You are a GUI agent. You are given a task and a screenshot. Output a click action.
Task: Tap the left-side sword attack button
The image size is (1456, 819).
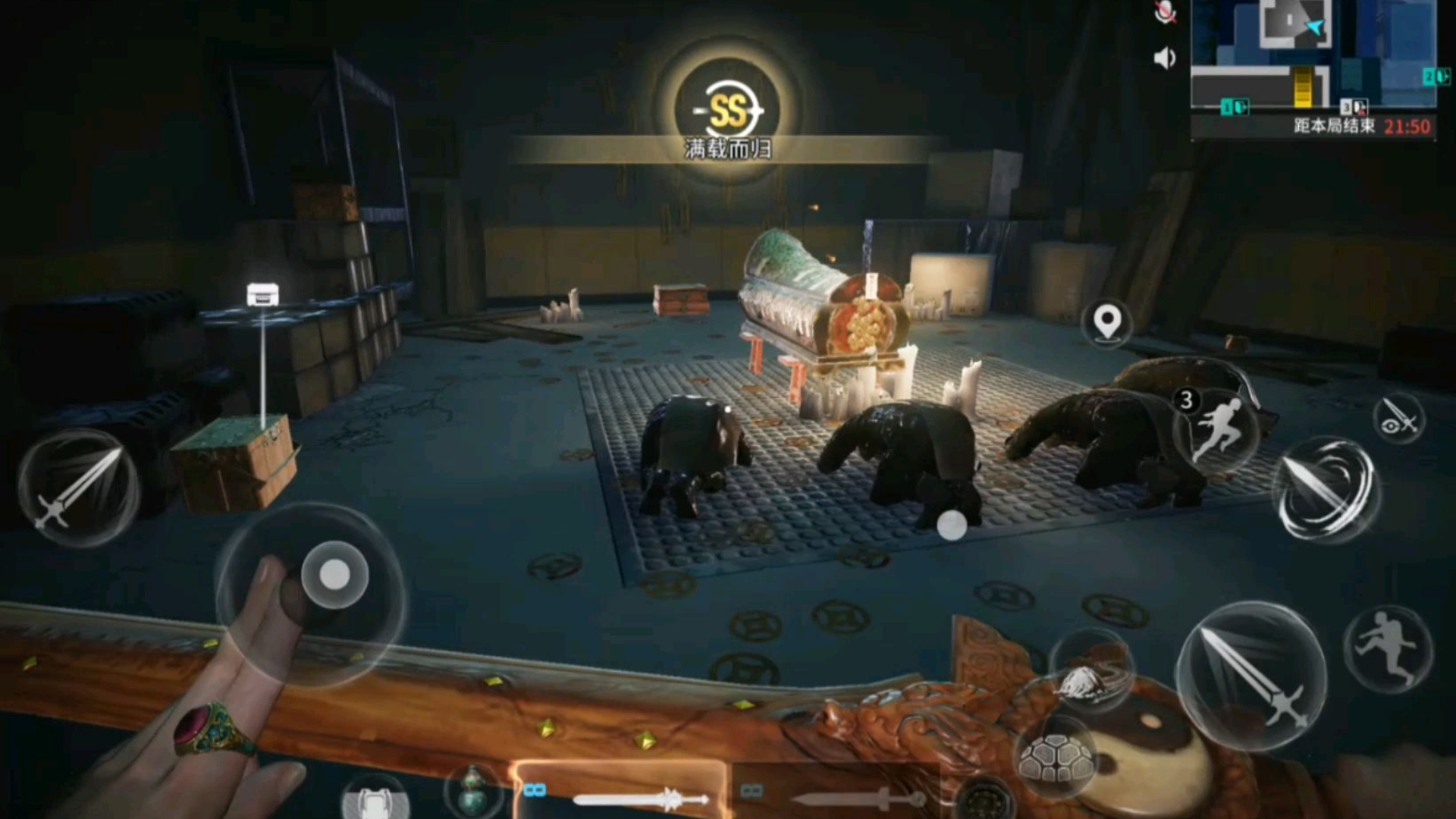coord(79,488)
